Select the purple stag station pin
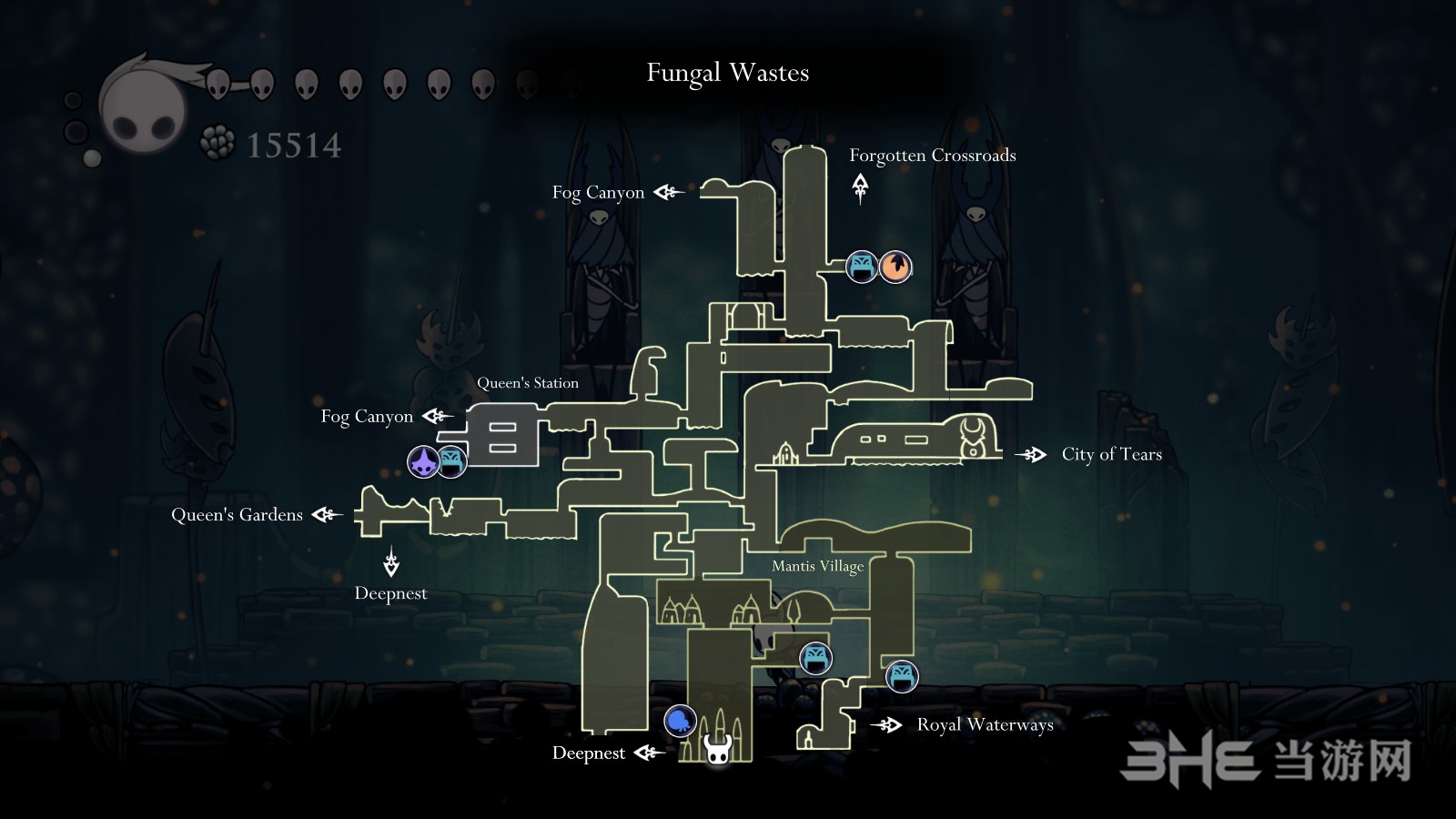The image size is (1456, 819). tap(423, 461)
